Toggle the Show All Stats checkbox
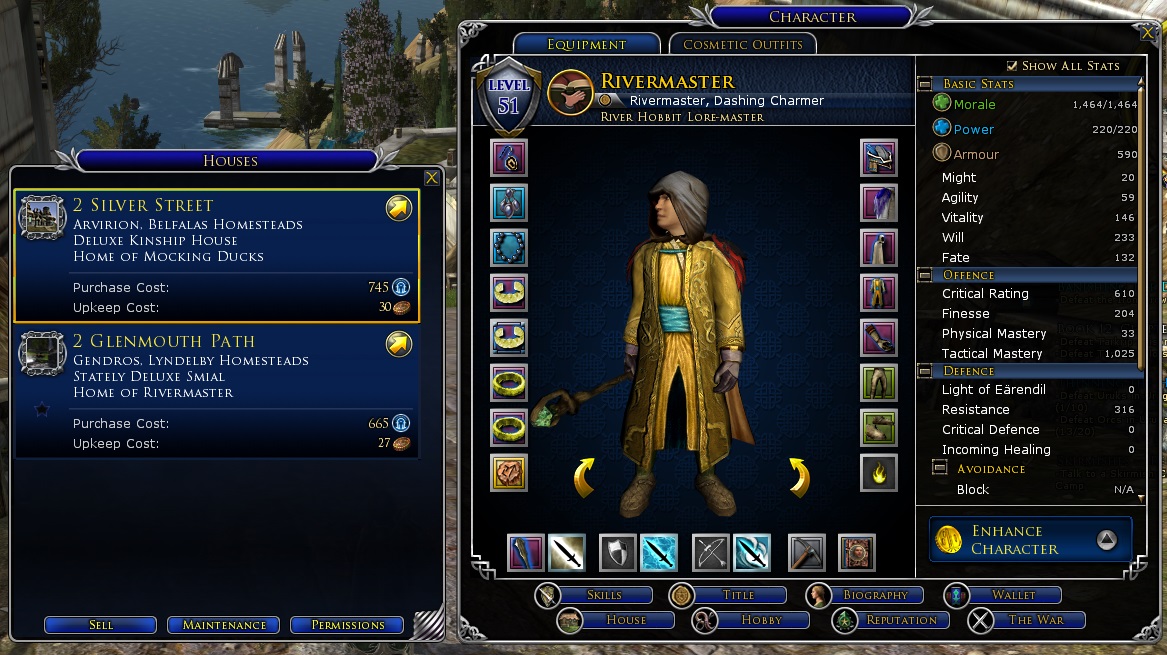The width and height of the screenshot is (1167, 655). click(1012, 65)
